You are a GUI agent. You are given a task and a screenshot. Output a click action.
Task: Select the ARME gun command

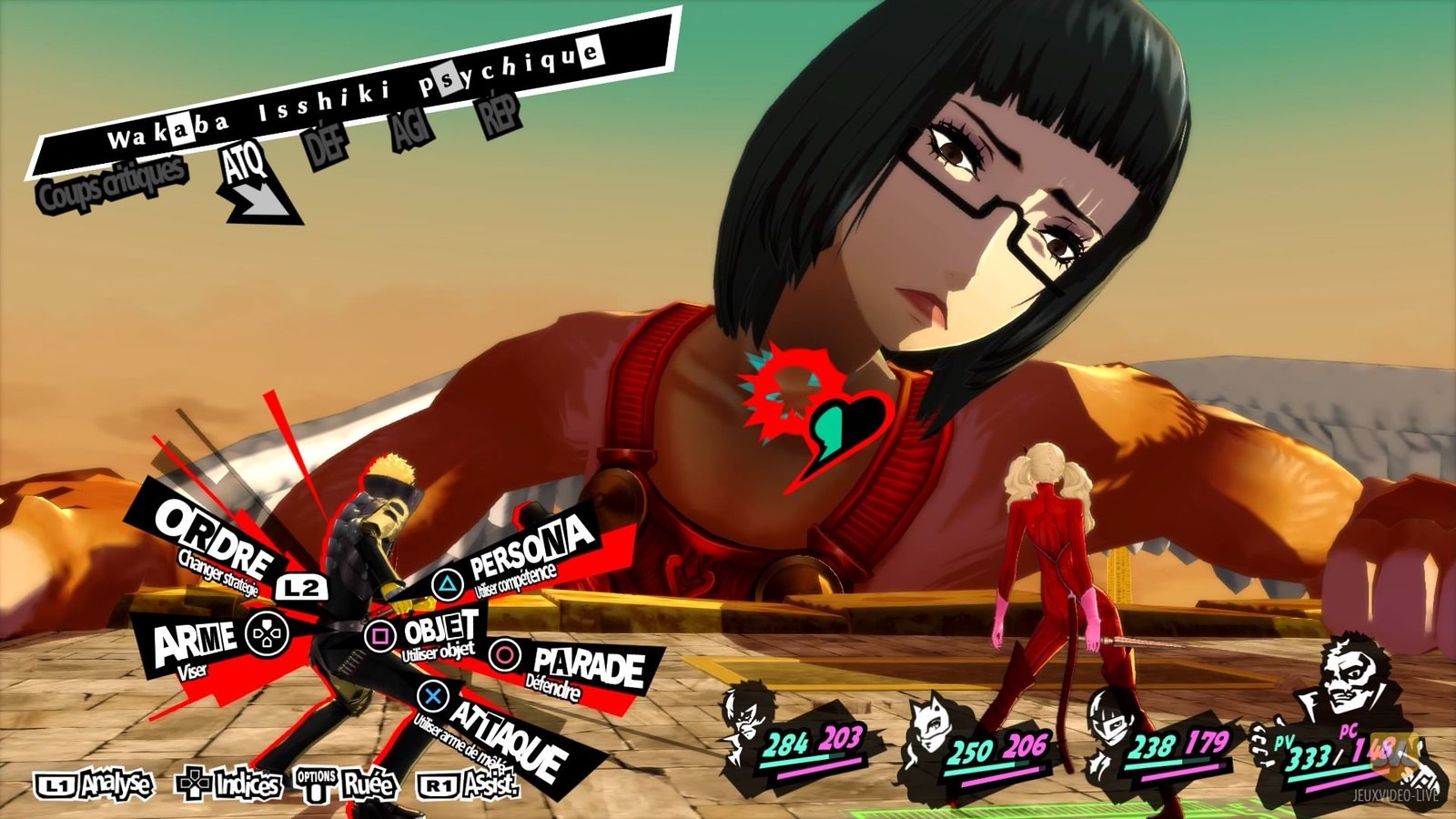tap(196, 642)
